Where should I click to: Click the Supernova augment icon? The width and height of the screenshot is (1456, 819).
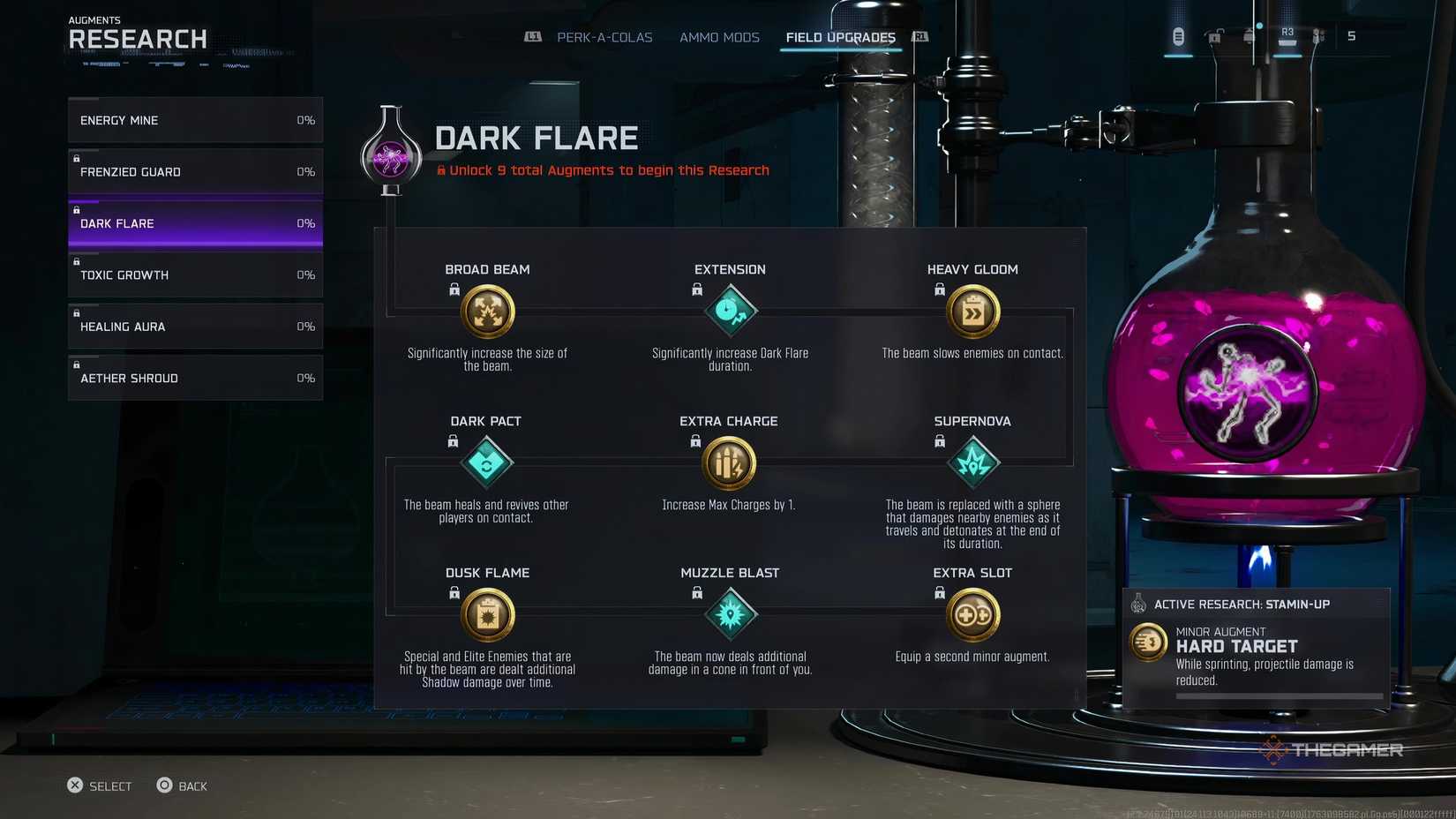(972, 462)
